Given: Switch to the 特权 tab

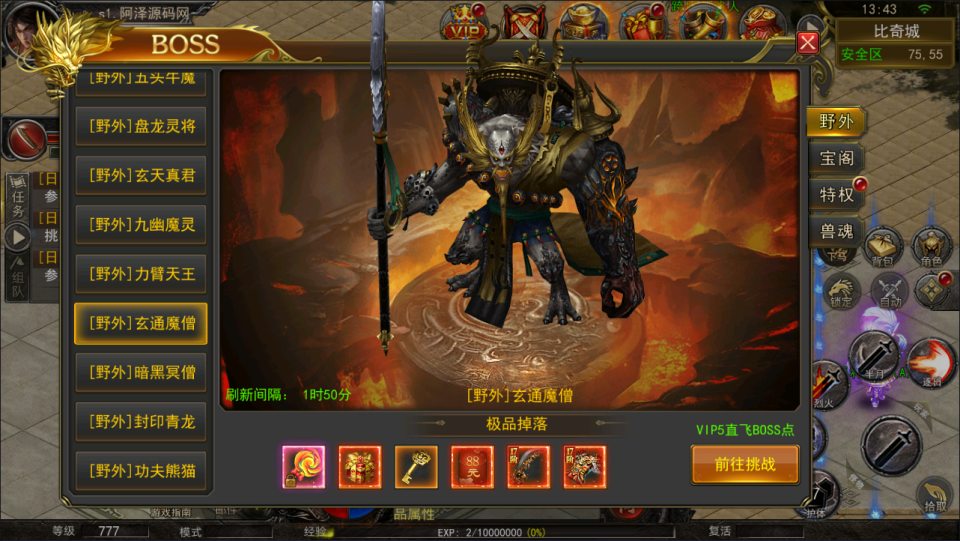Looking at the screenshot, I should click(x=836, y=194).
